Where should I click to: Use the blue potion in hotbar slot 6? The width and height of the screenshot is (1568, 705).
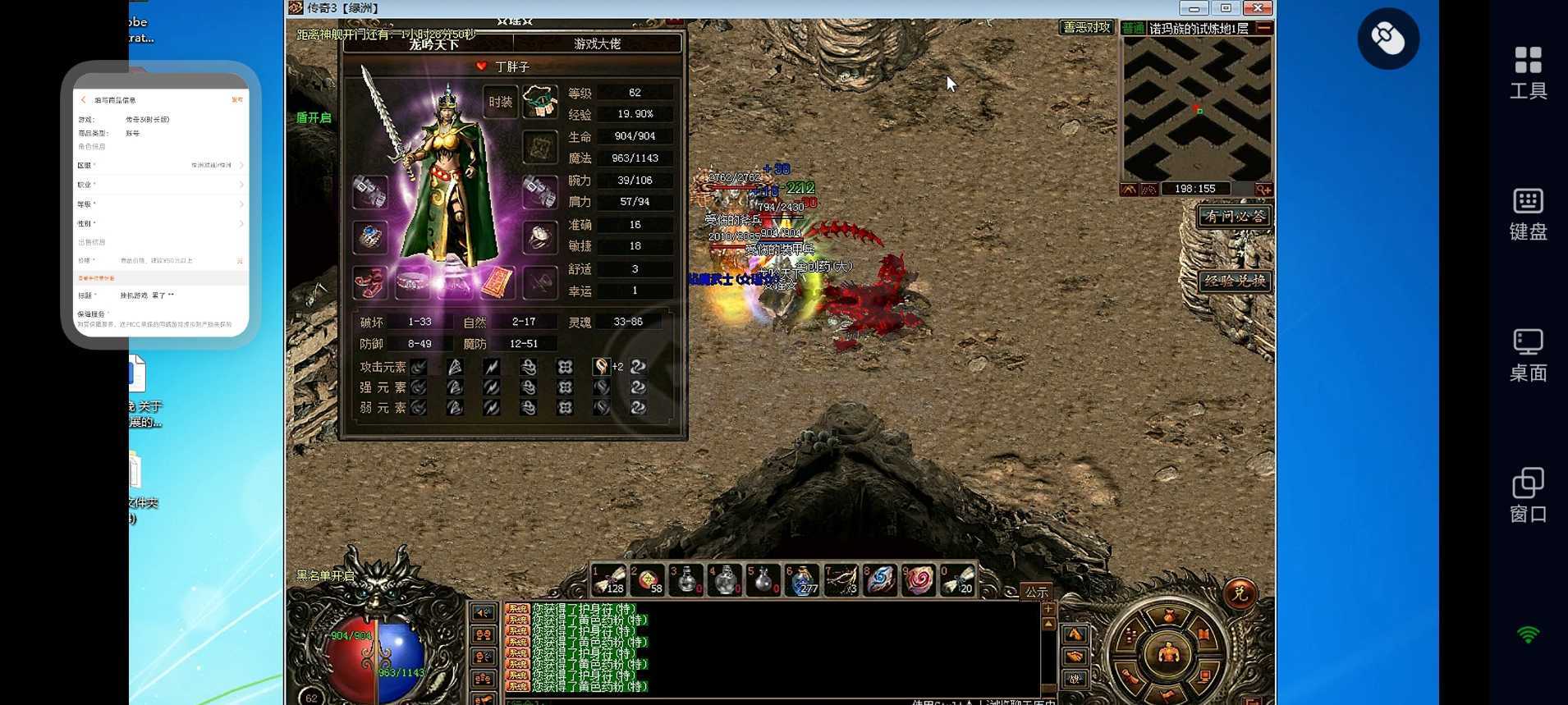pos(802,579)
